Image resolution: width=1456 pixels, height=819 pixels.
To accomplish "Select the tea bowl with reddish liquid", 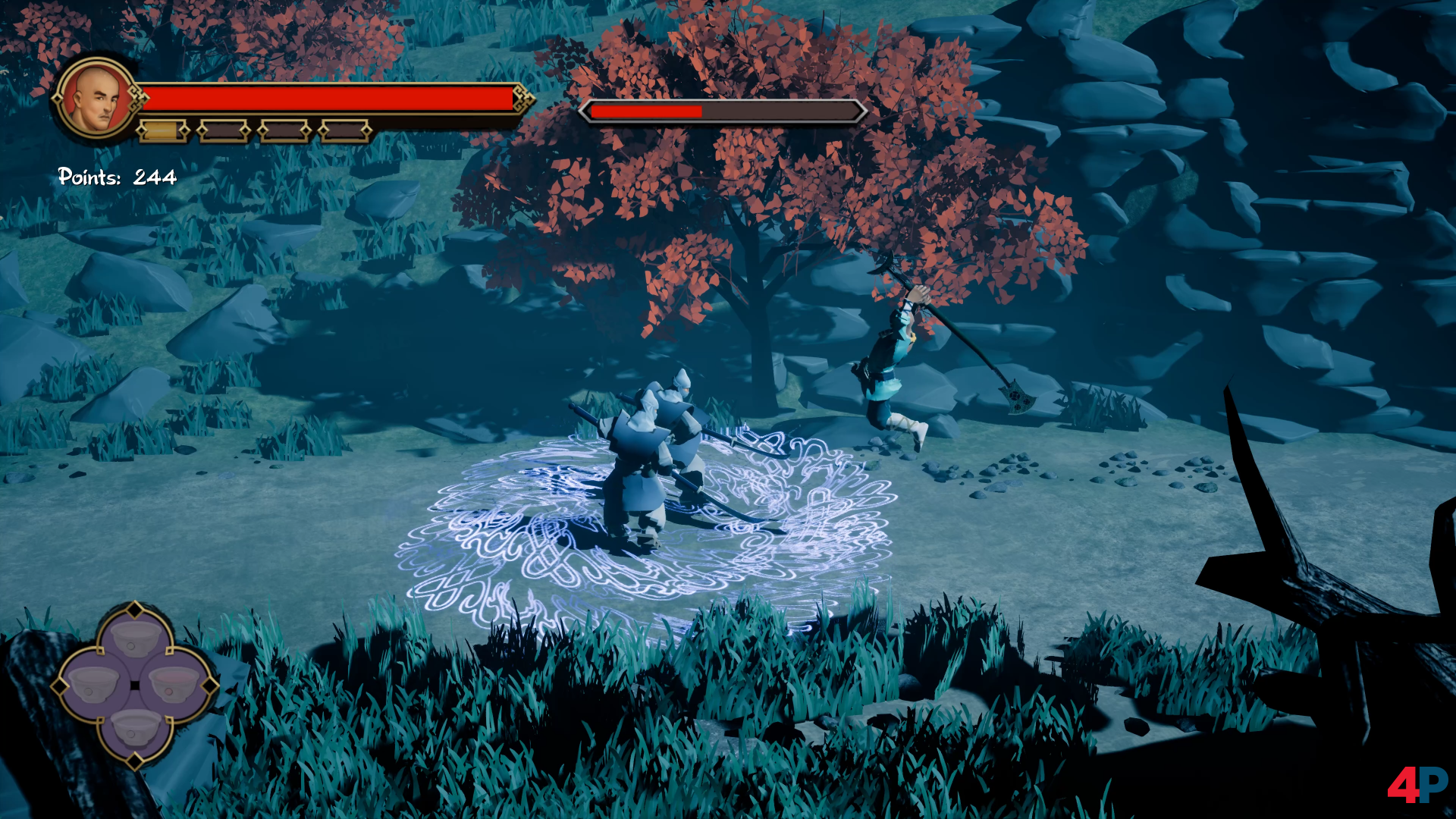I will tap(174, 685).
